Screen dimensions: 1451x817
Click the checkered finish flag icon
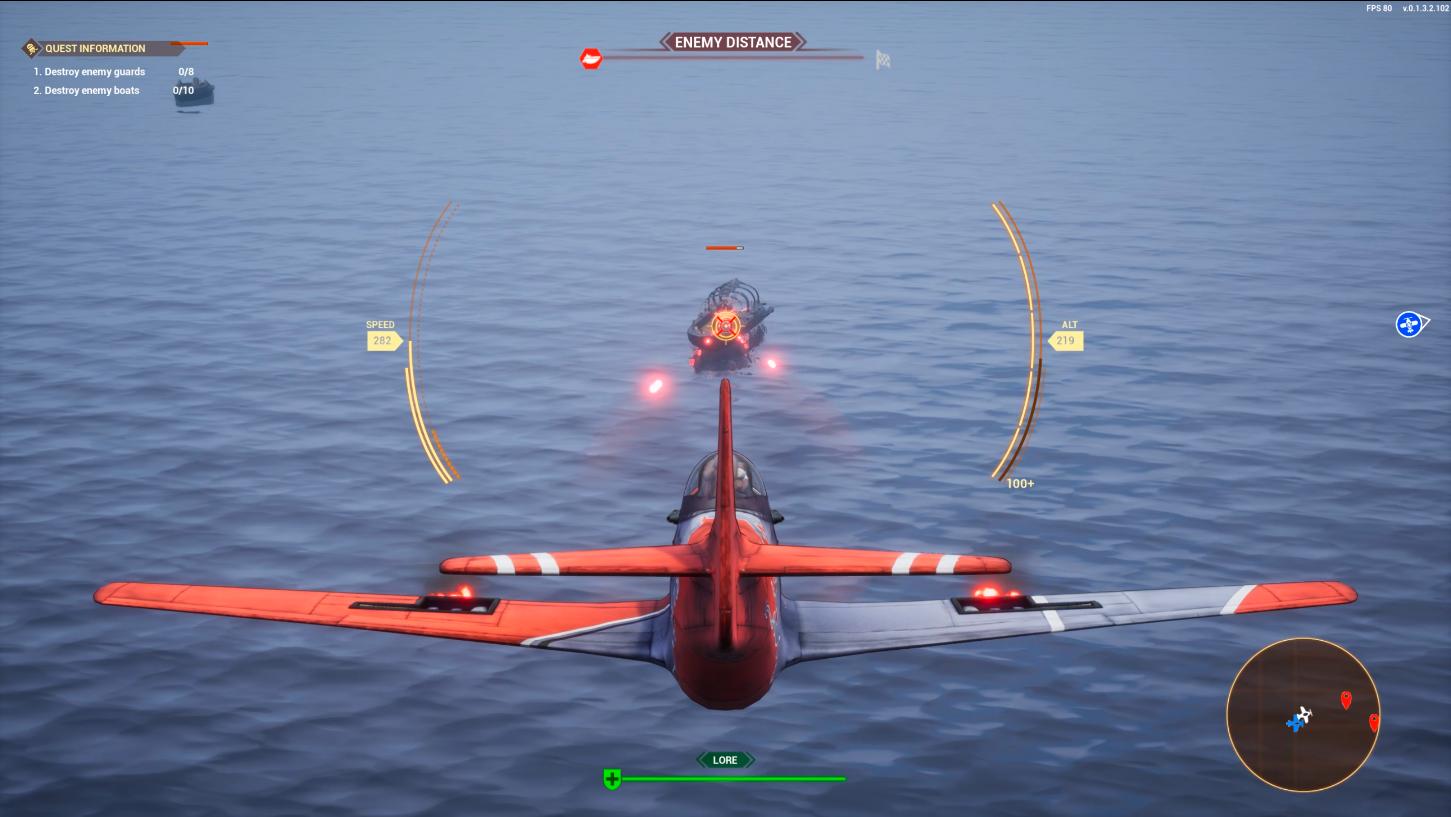click(883, 59)
